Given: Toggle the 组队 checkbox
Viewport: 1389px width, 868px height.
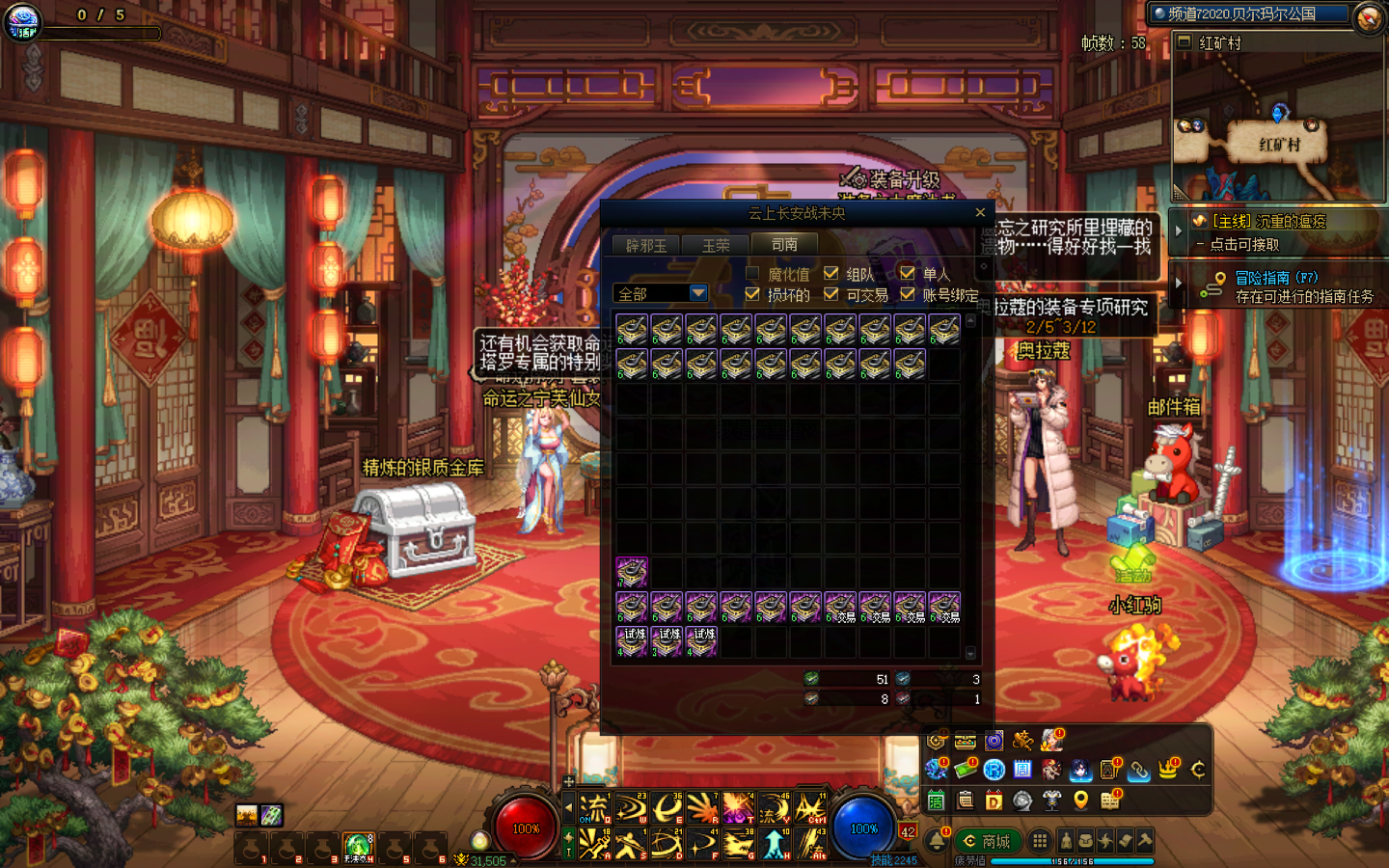Looking at the screenshot, I should pos(831,274).
